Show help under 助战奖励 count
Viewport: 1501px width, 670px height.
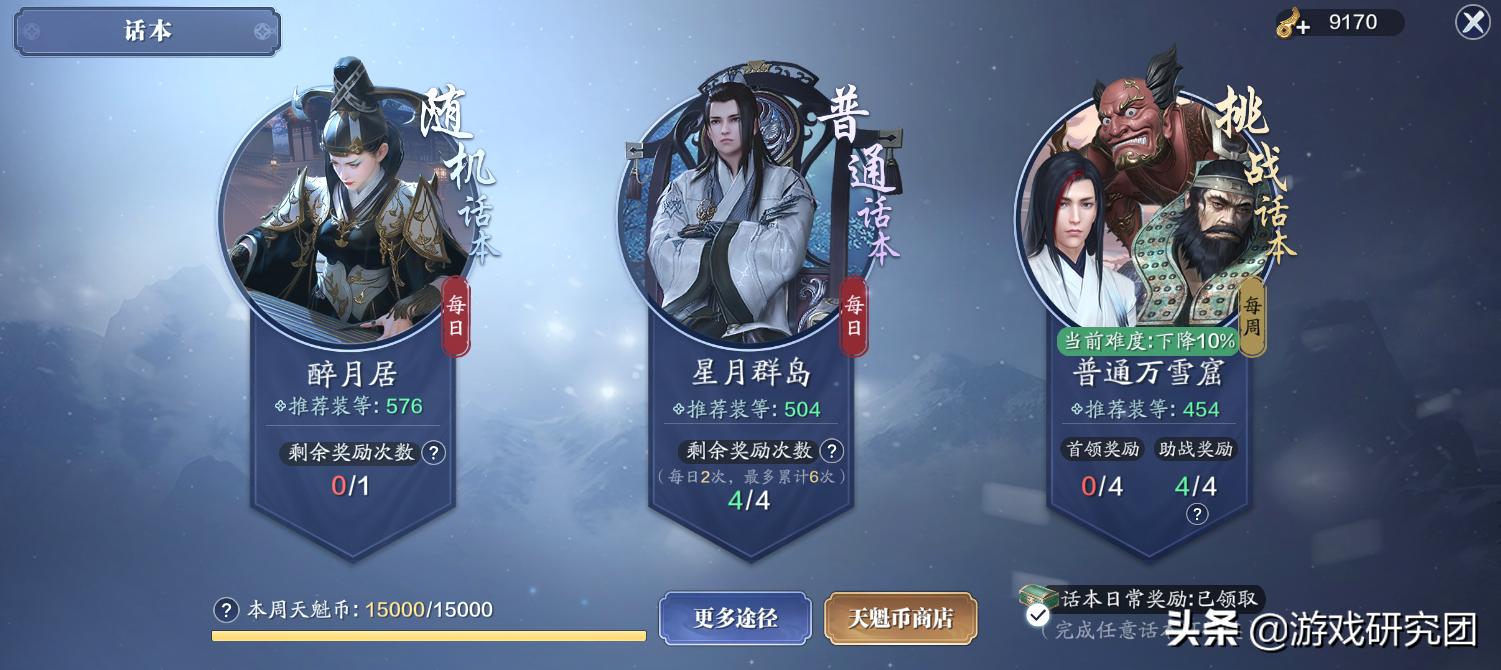(1197, 514)
